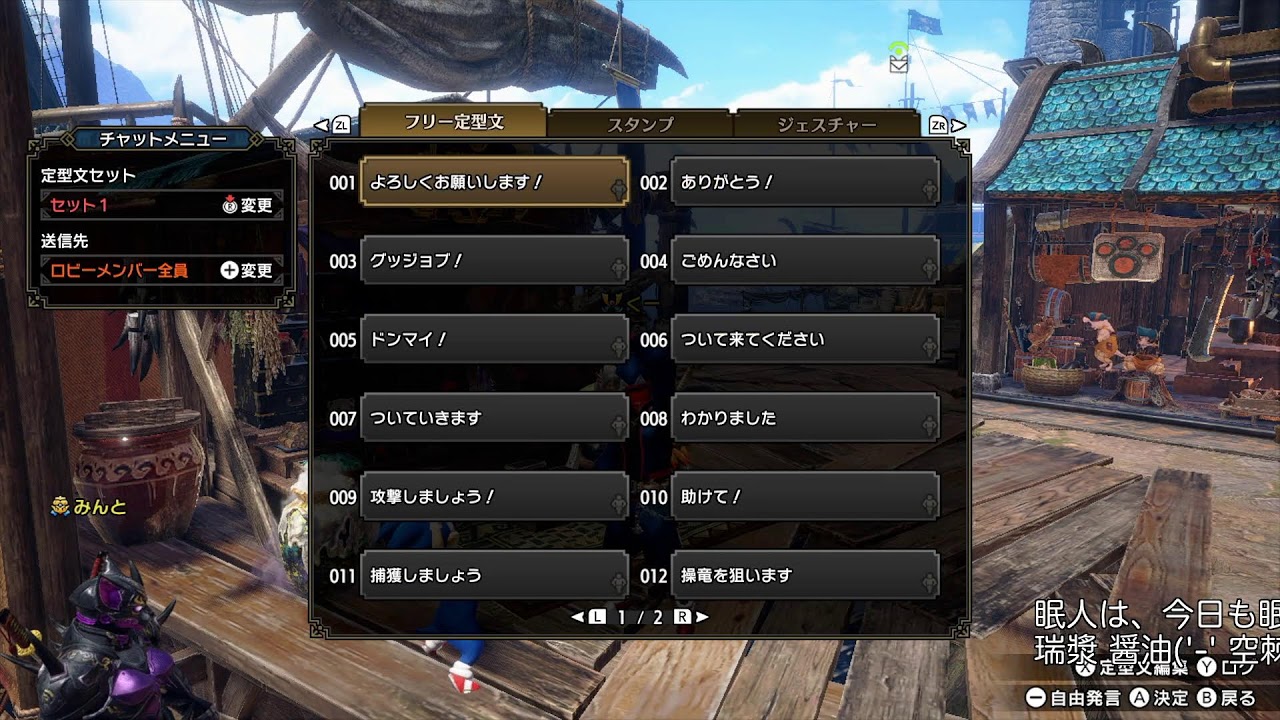Show the フリー定型文 tab
The width and height of the screenshot is (1280, 720).
tap(453, 122)
